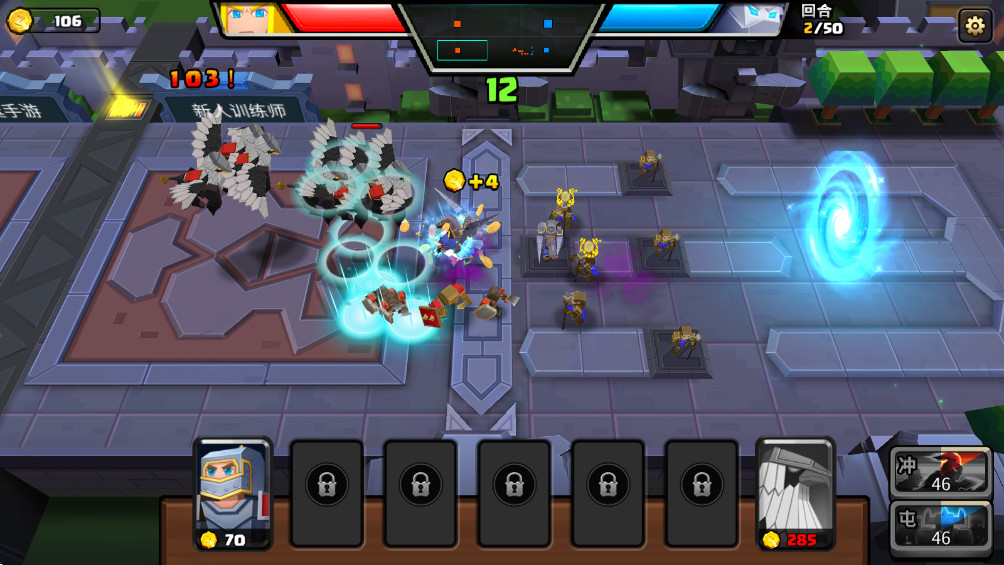Choose the winged unit card costing 285

tap(795, 494)
